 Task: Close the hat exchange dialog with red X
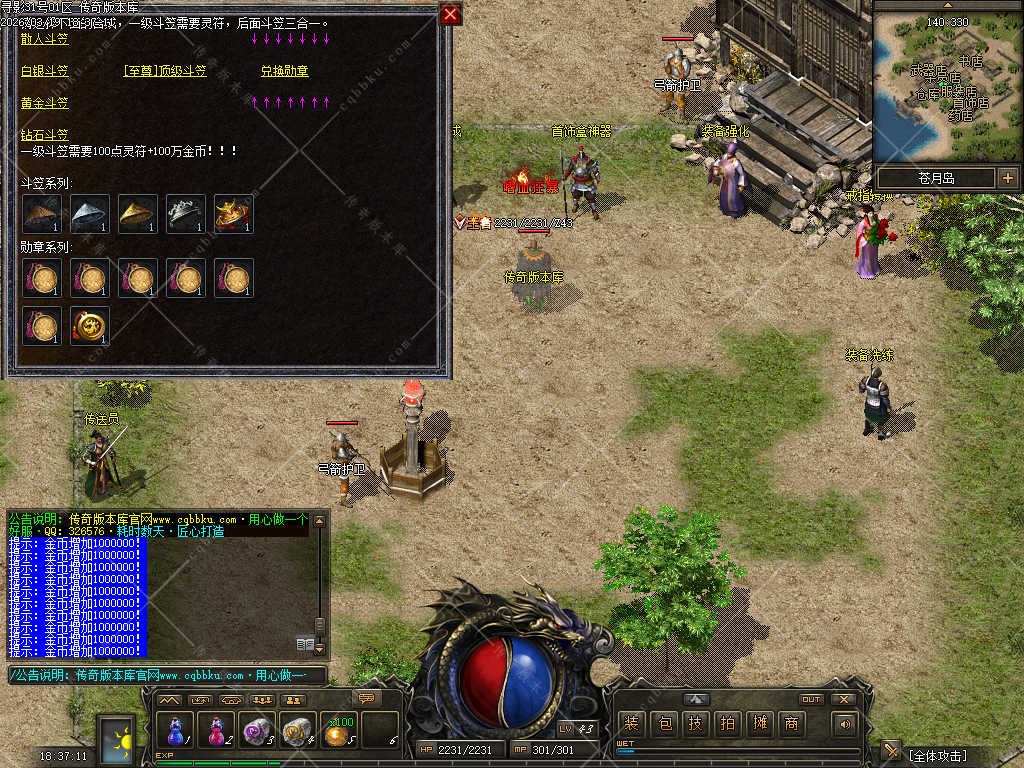(x=450, y=14)
